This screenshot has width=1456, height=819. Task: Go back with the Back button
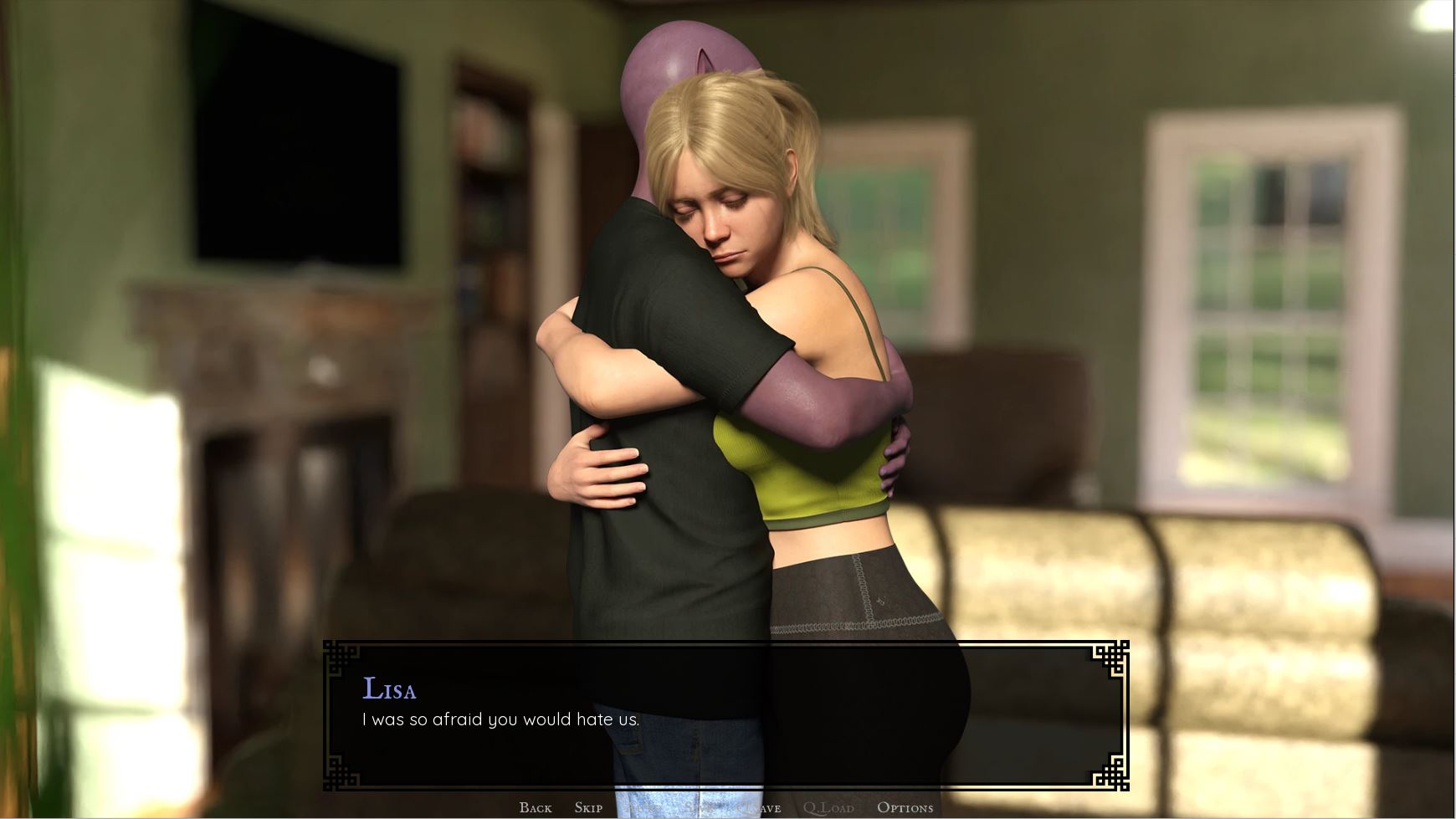tap(535, 807)
